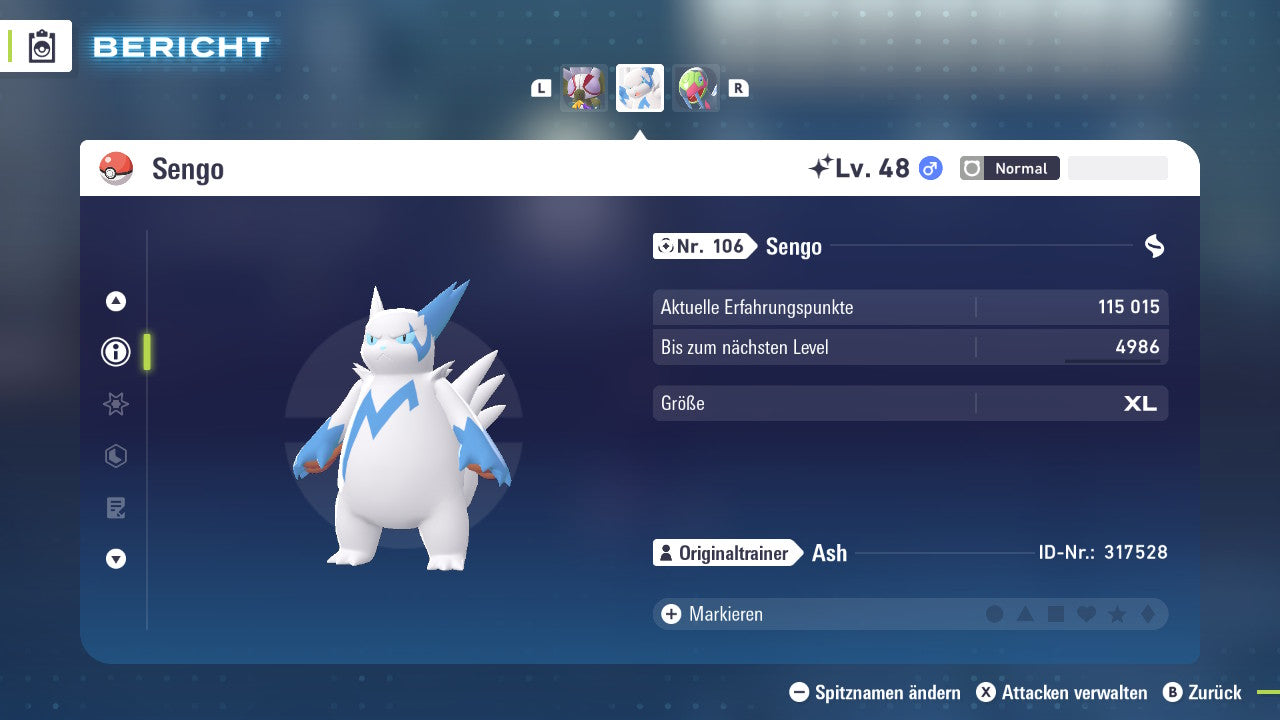Click Spitznamen ändern to rename Sengo

point(875,692)
